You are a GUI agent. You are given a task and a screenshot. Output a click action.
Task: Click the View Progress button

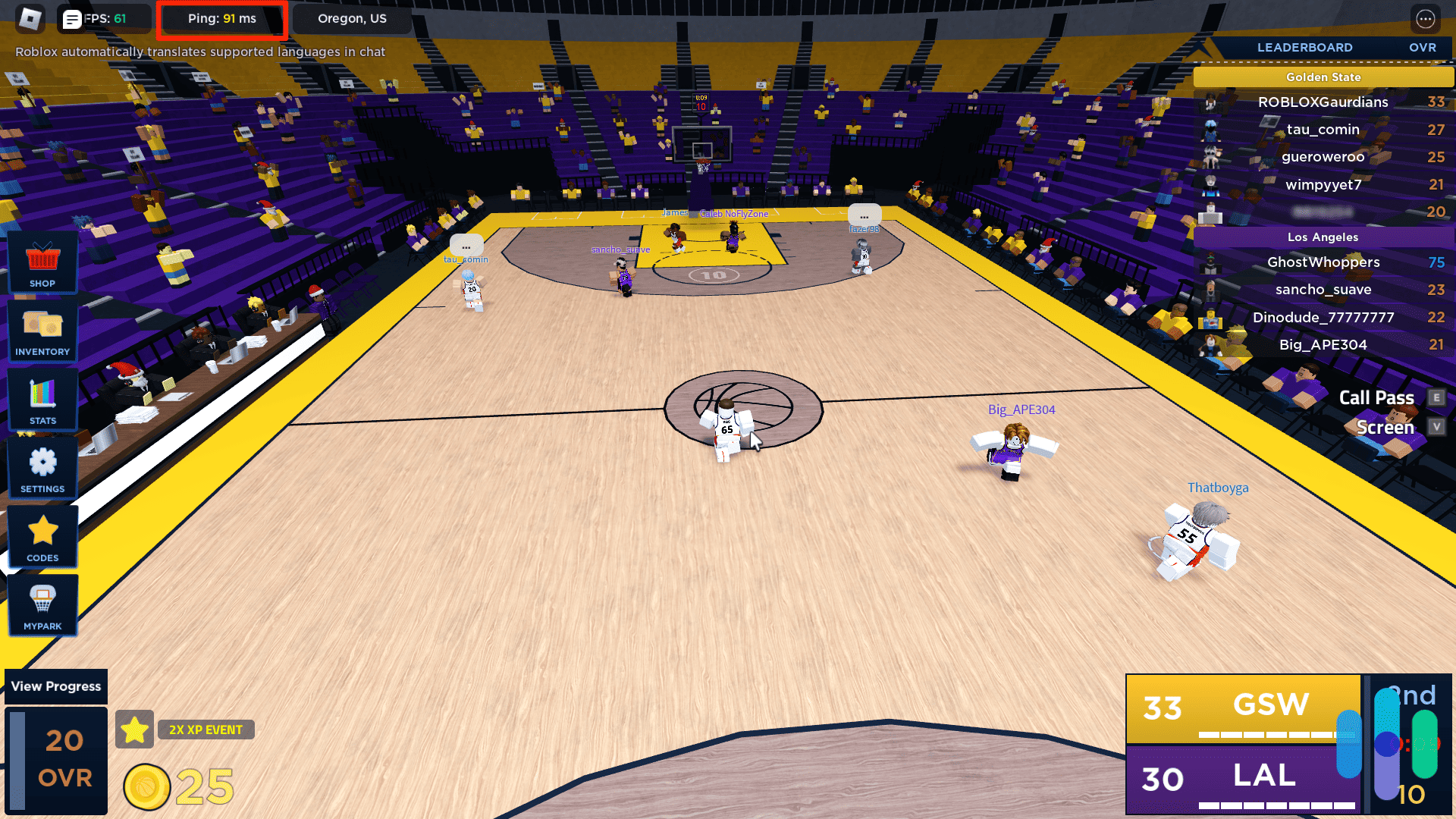(x=55, y=686)
